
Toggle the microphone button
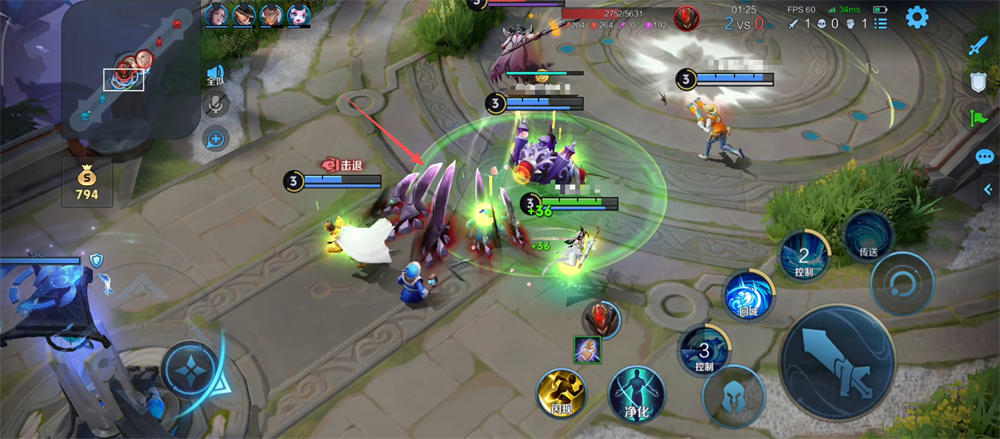215,104
